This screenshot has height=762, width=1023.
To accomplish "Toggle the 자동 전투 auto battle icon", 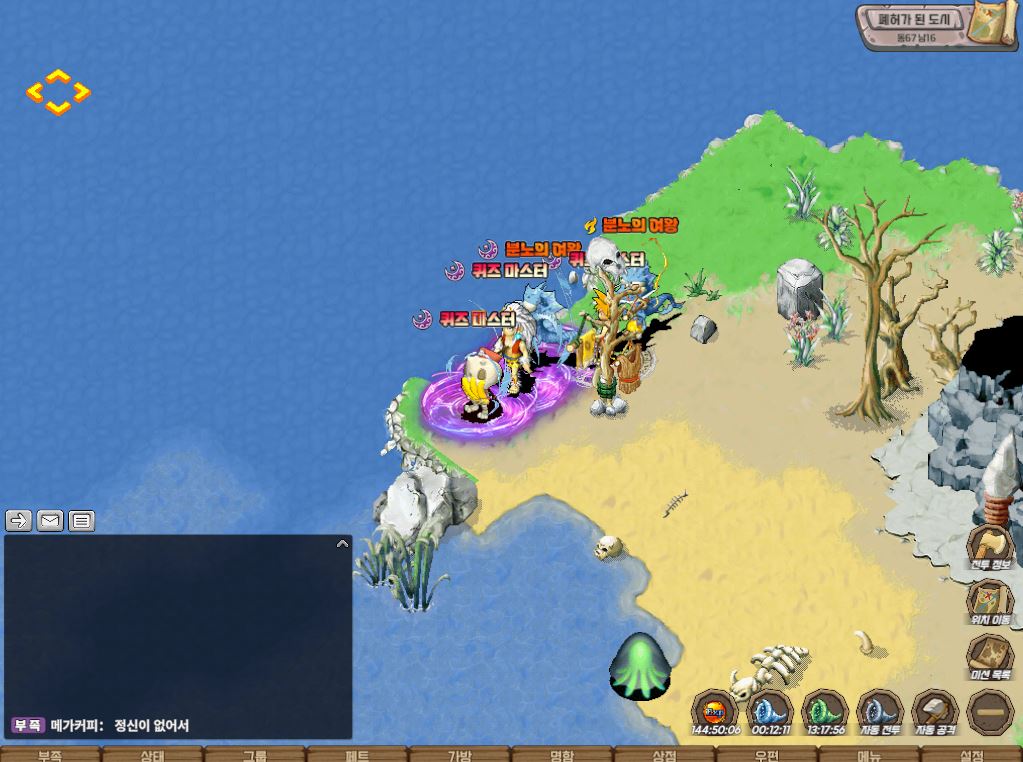I will click(x=879, y=712).
